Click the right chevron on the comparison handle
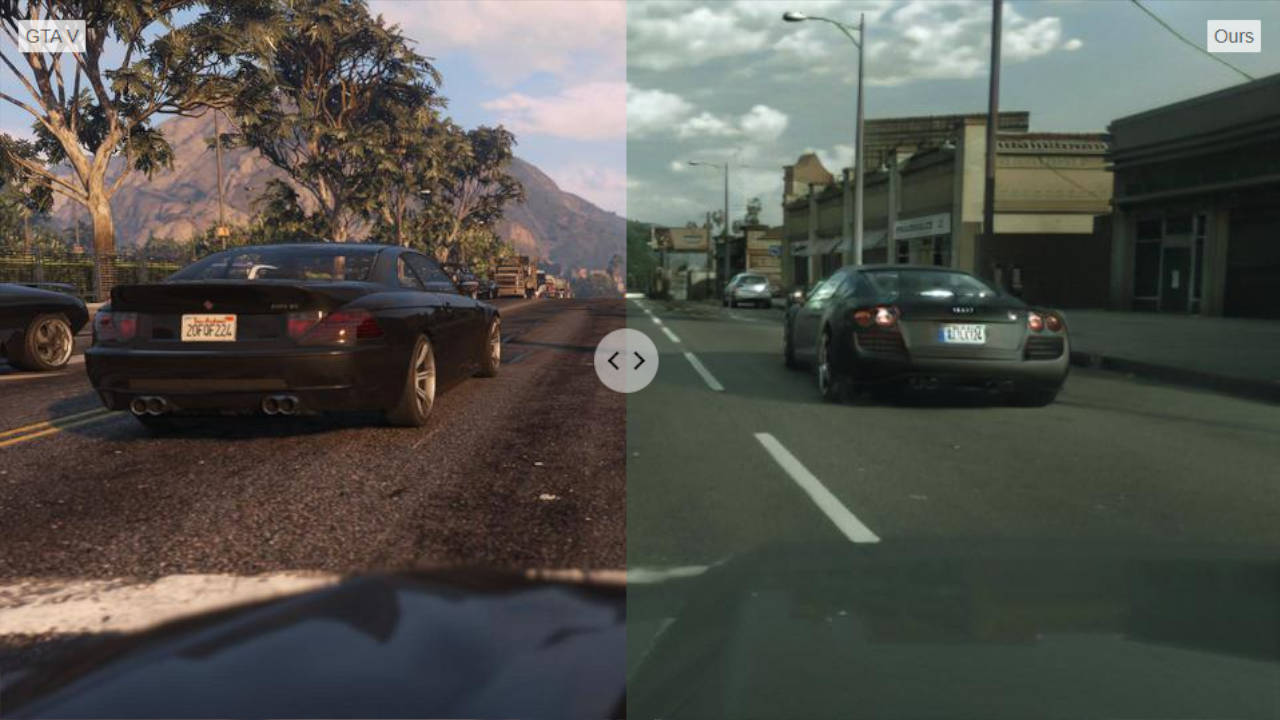1280x720 pixels. [640, 361]
